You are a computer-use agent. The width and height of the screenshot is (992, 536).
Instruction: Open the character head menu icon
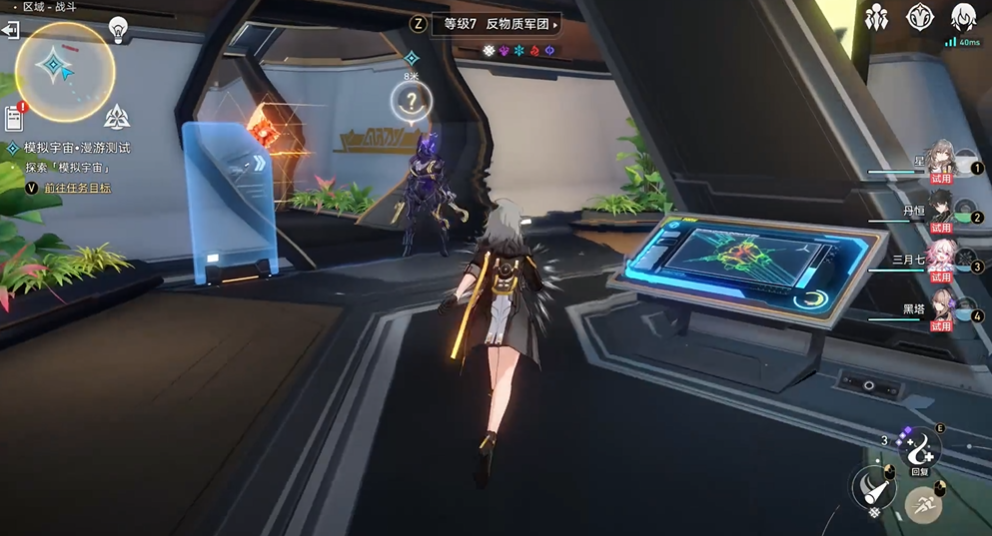(x=962, y=17)
